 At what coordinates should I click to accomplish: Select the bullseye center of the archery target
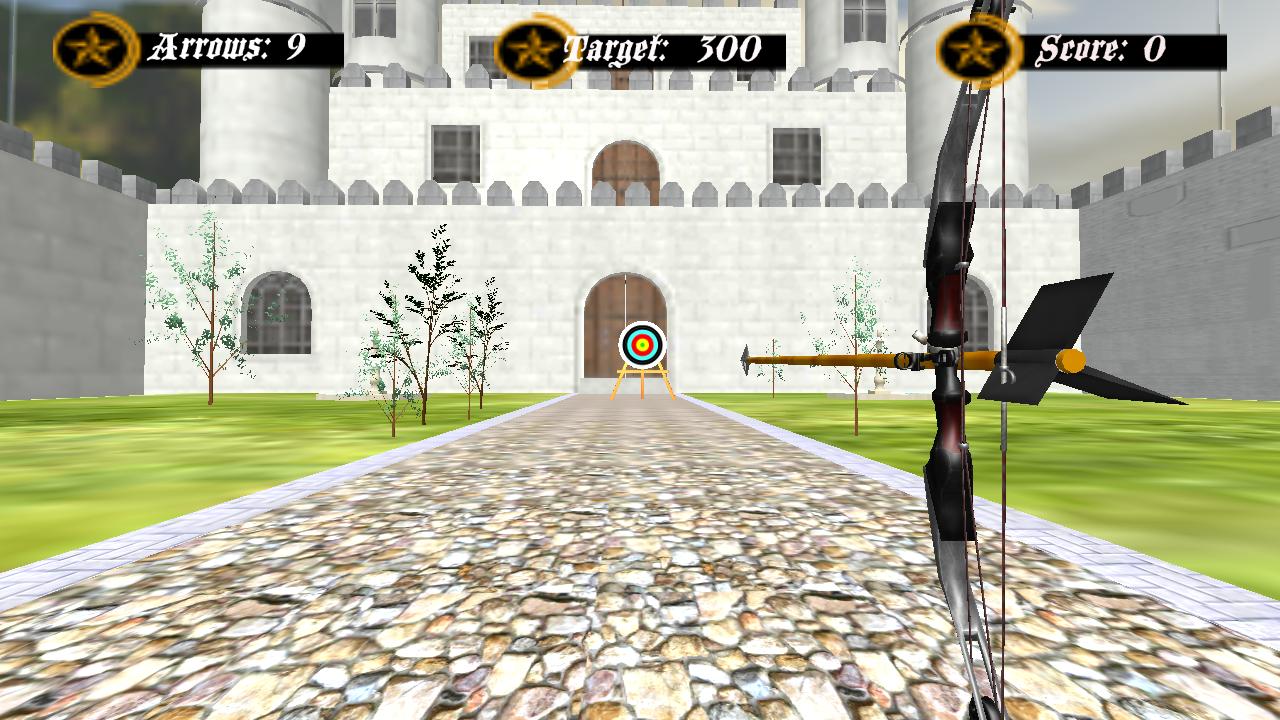click(642, 345)
